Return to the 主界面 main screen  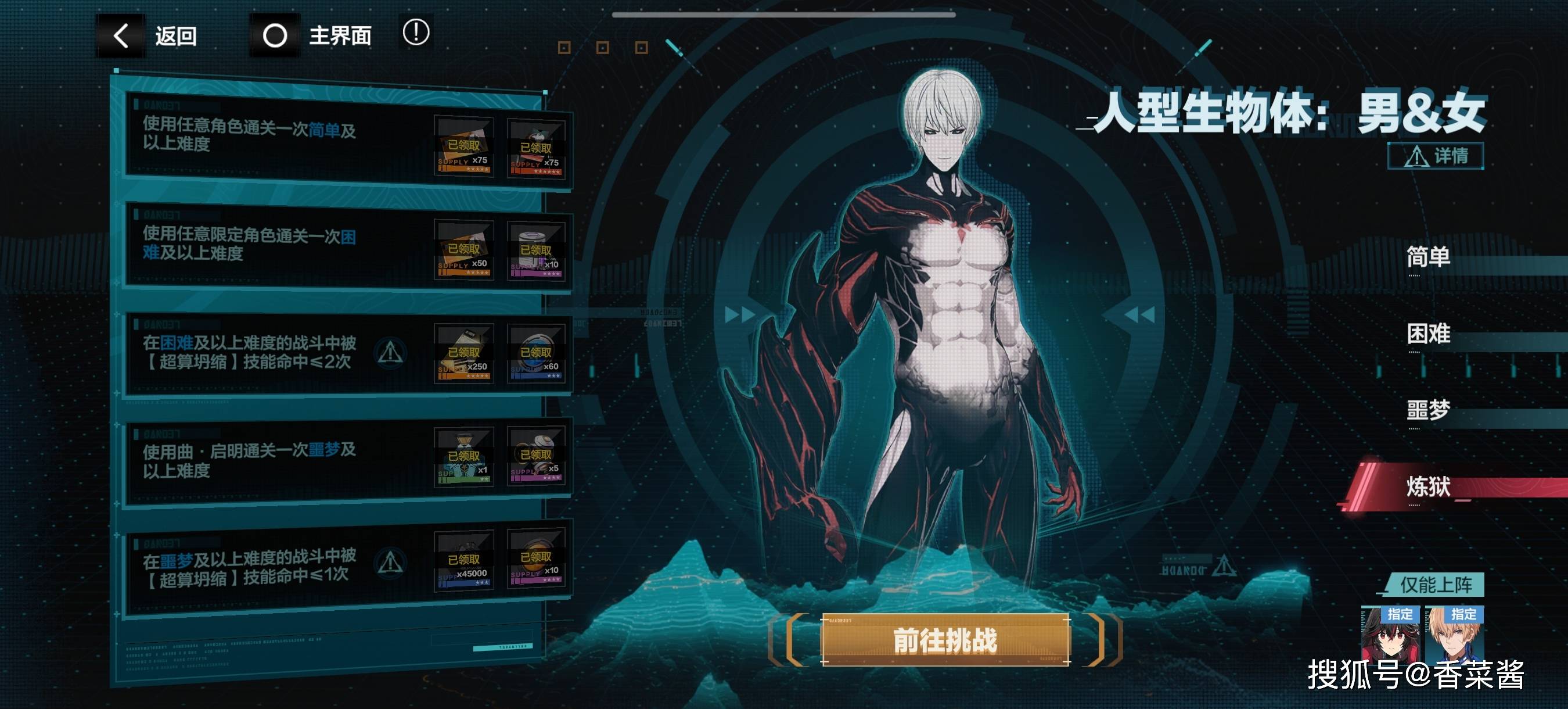click(x=317, y=36)
